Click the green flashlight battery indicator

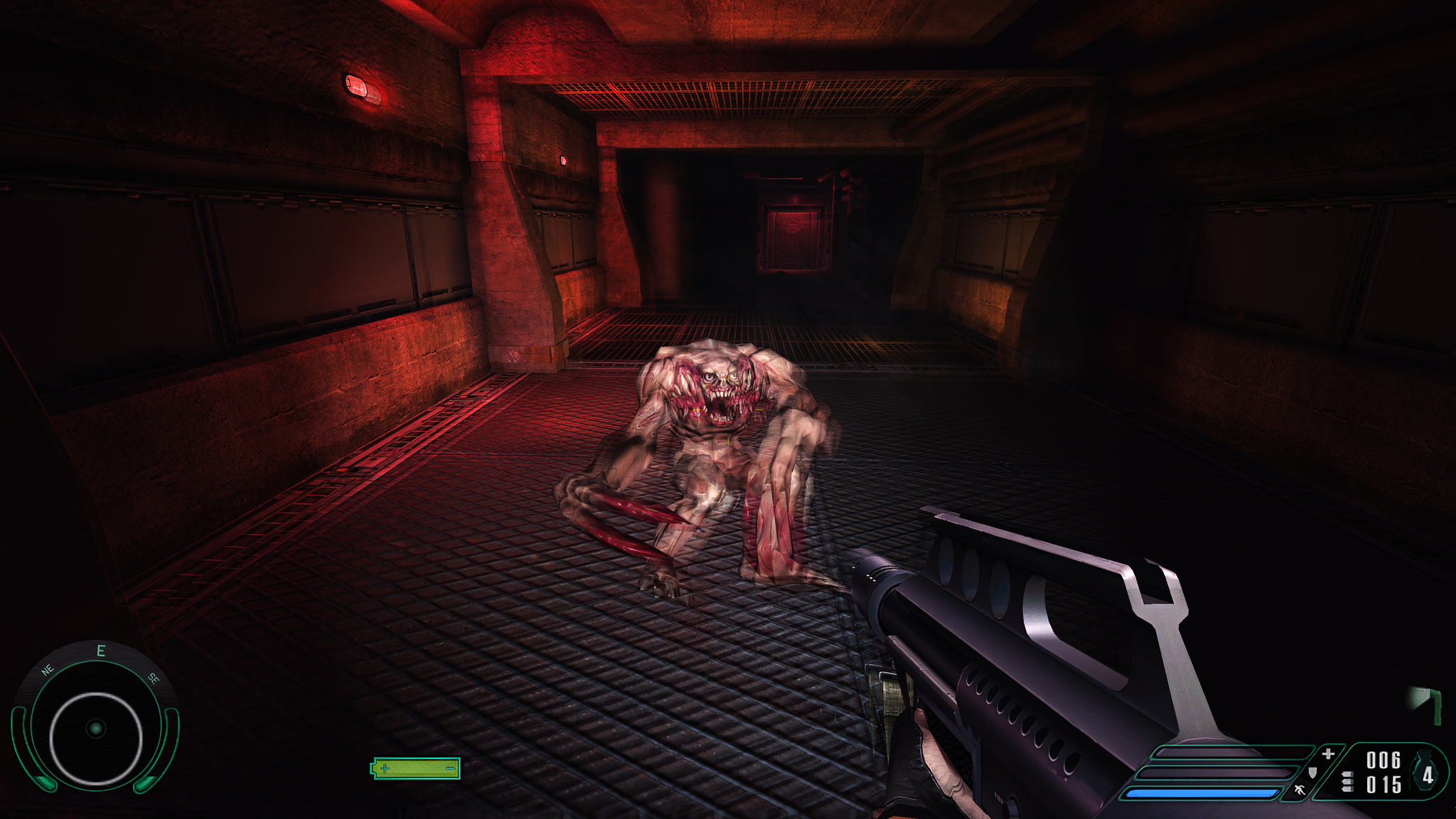coord(416,768)
